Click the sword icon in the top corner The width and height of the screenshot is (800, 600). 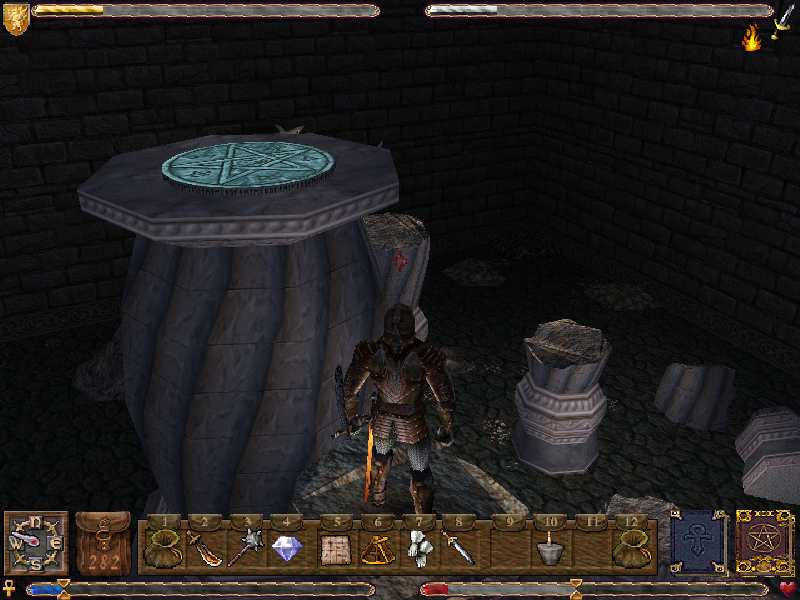point(786,16)
